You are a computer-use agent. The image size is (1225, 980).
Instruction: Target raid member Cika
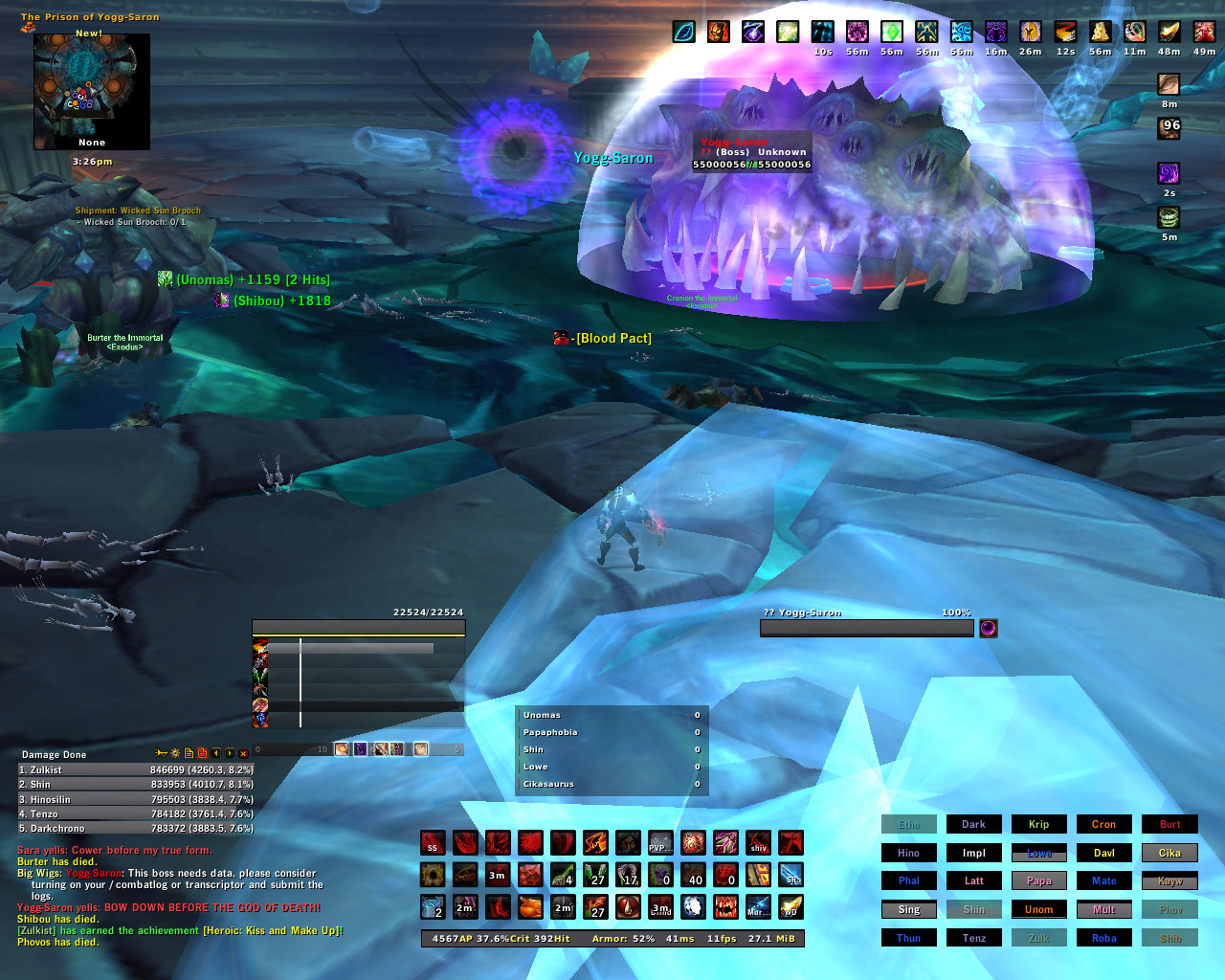point(1169,853)
